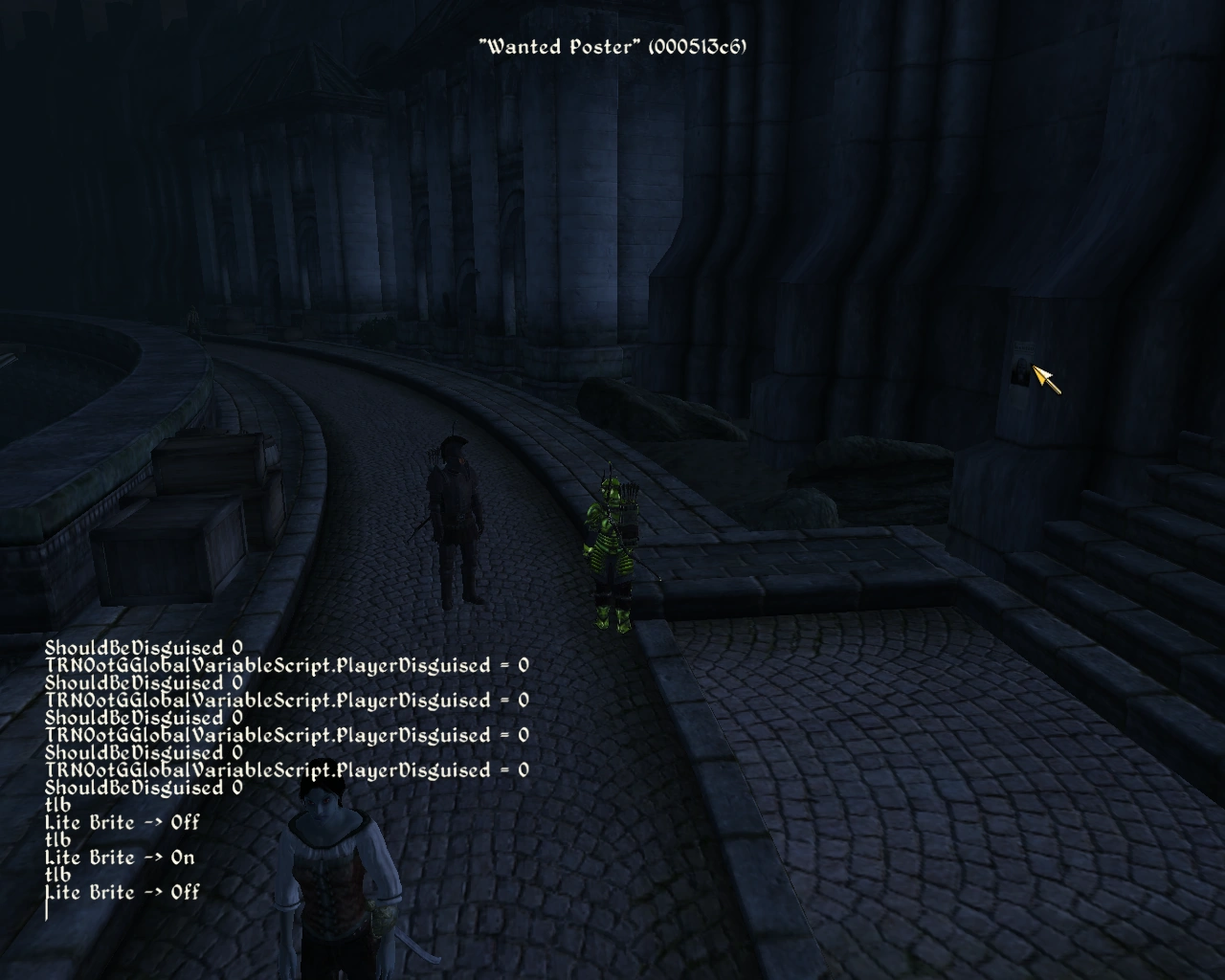Click the first ShouldBeDisguised 0 line

coord(144,646)
